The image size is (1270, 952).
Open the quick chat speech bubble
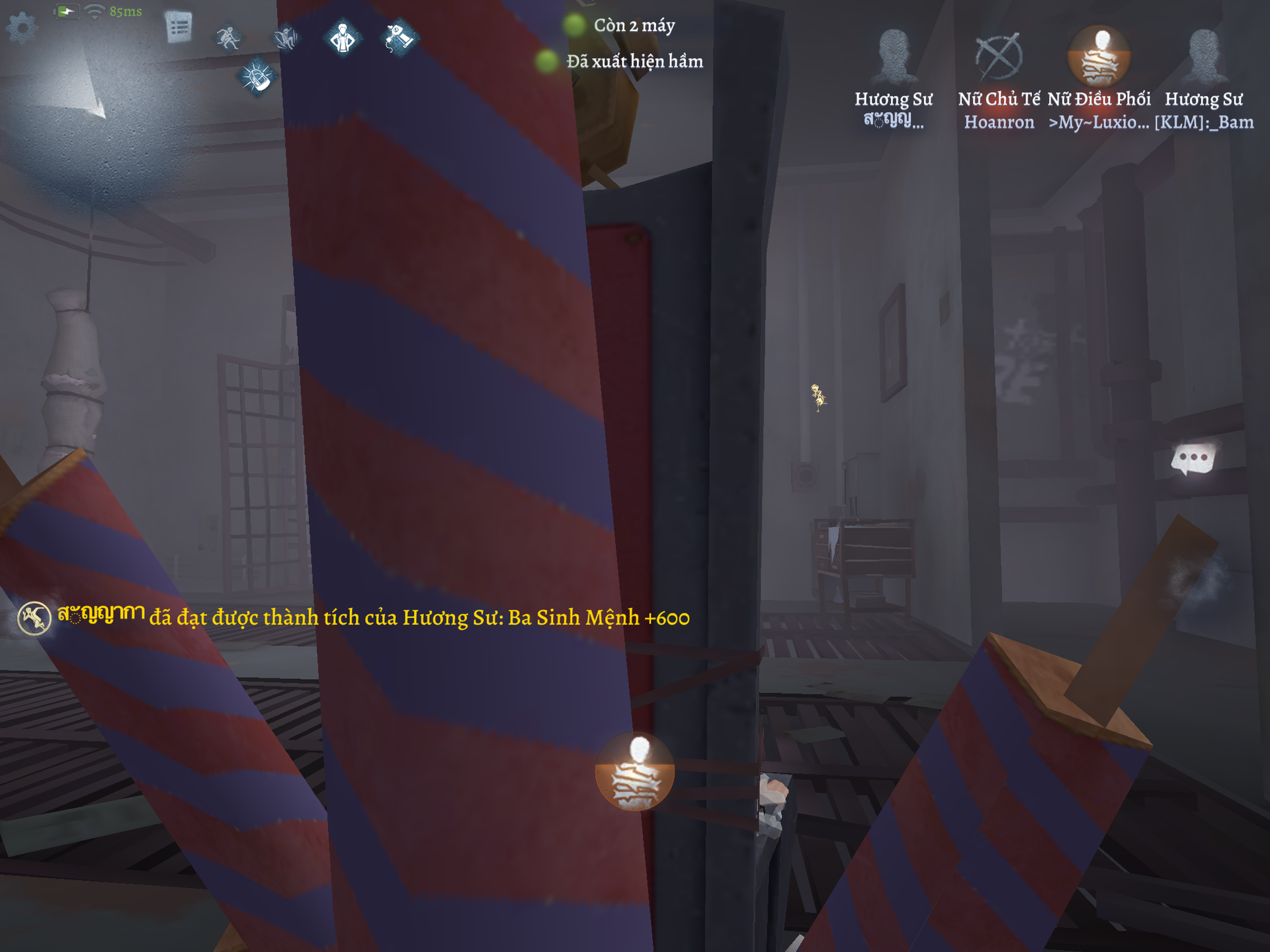coord(1193,458)
